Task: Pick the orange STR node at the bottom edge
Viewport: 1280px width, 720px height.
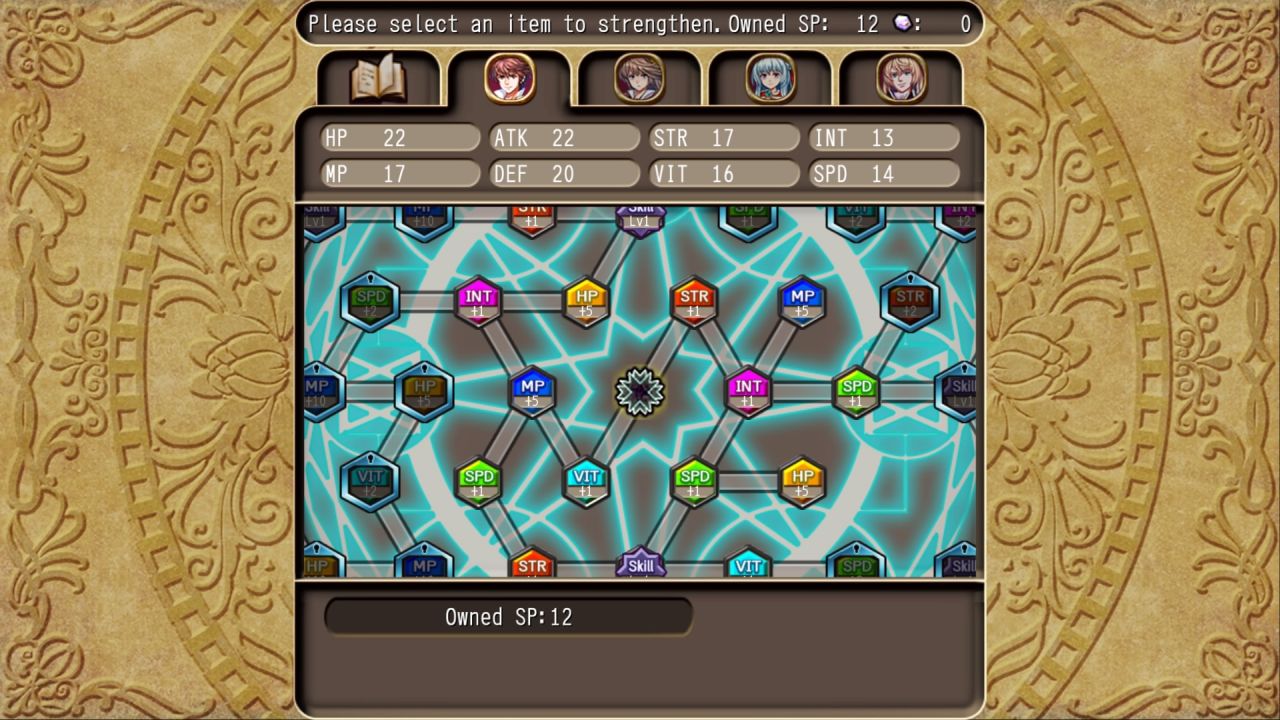Action: click(533, 565)
